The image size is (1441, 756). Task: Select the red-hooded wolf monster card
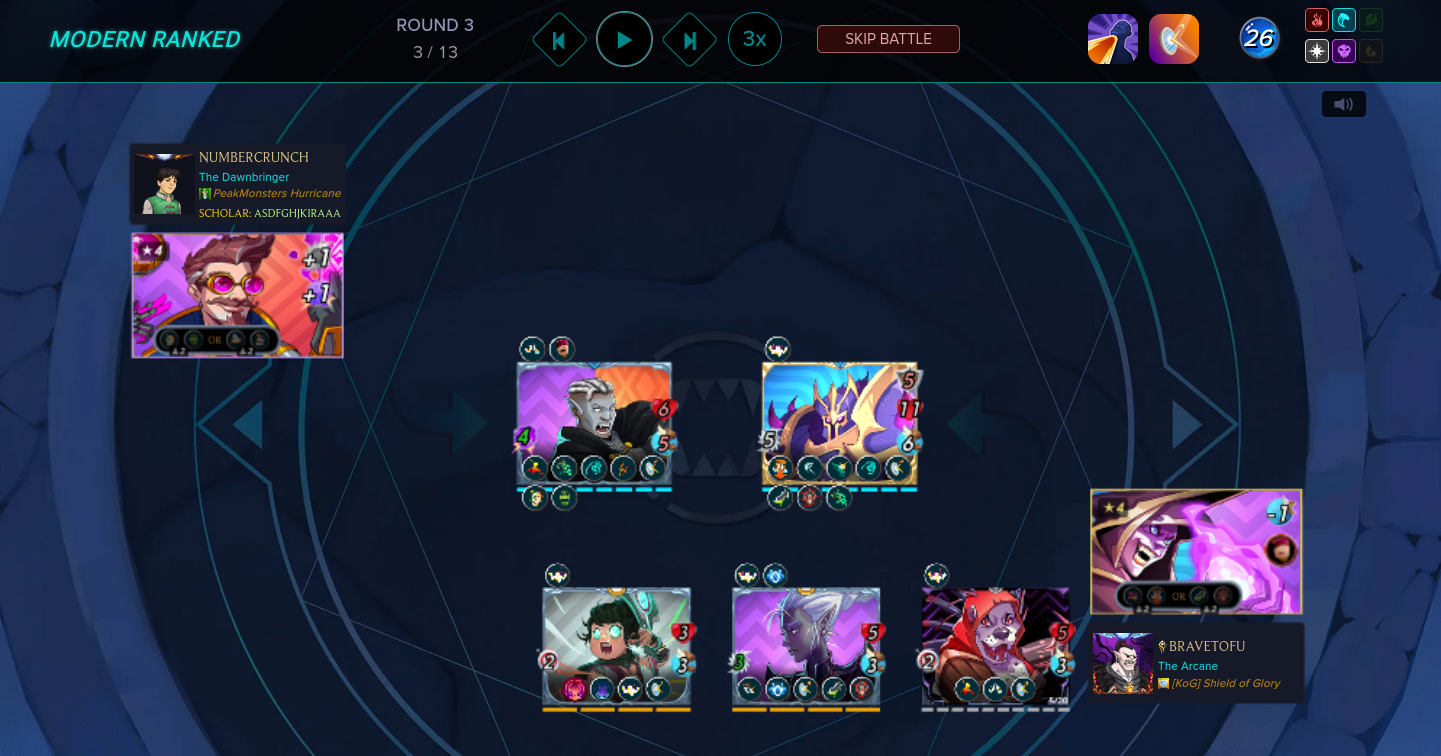[x=995, y=647]
